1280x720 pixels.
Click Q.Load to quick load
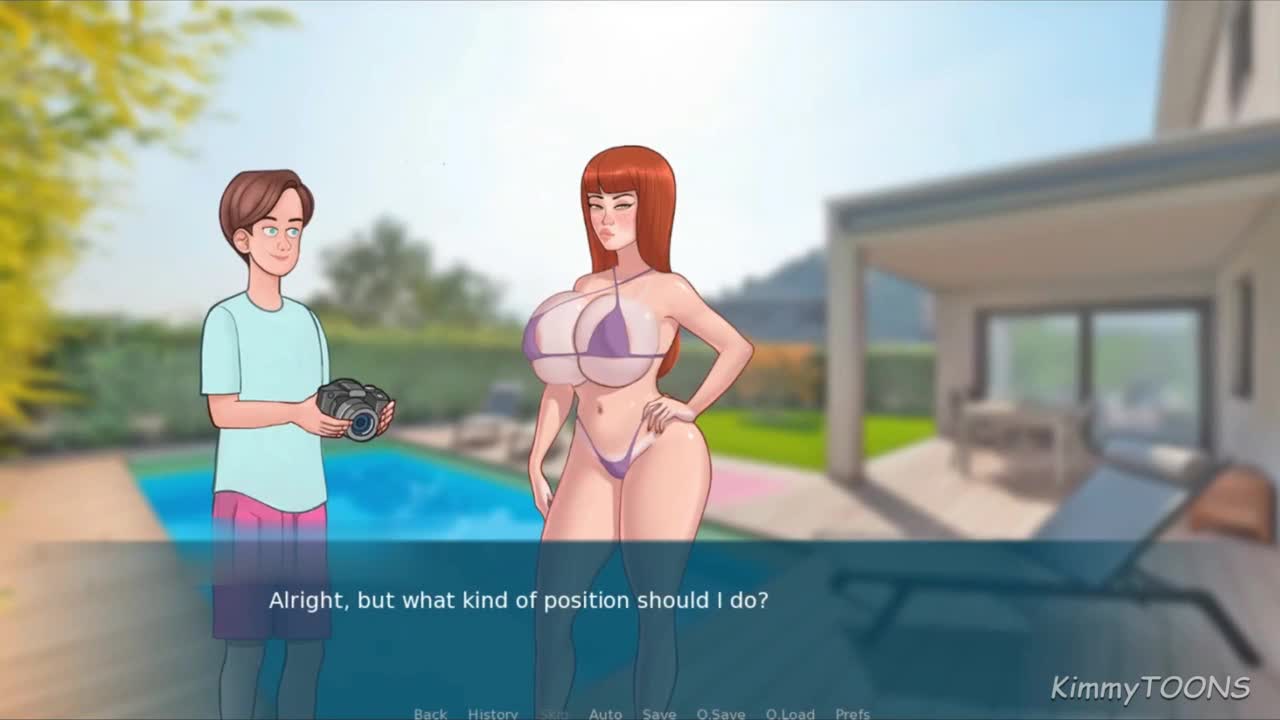[790, 713]
